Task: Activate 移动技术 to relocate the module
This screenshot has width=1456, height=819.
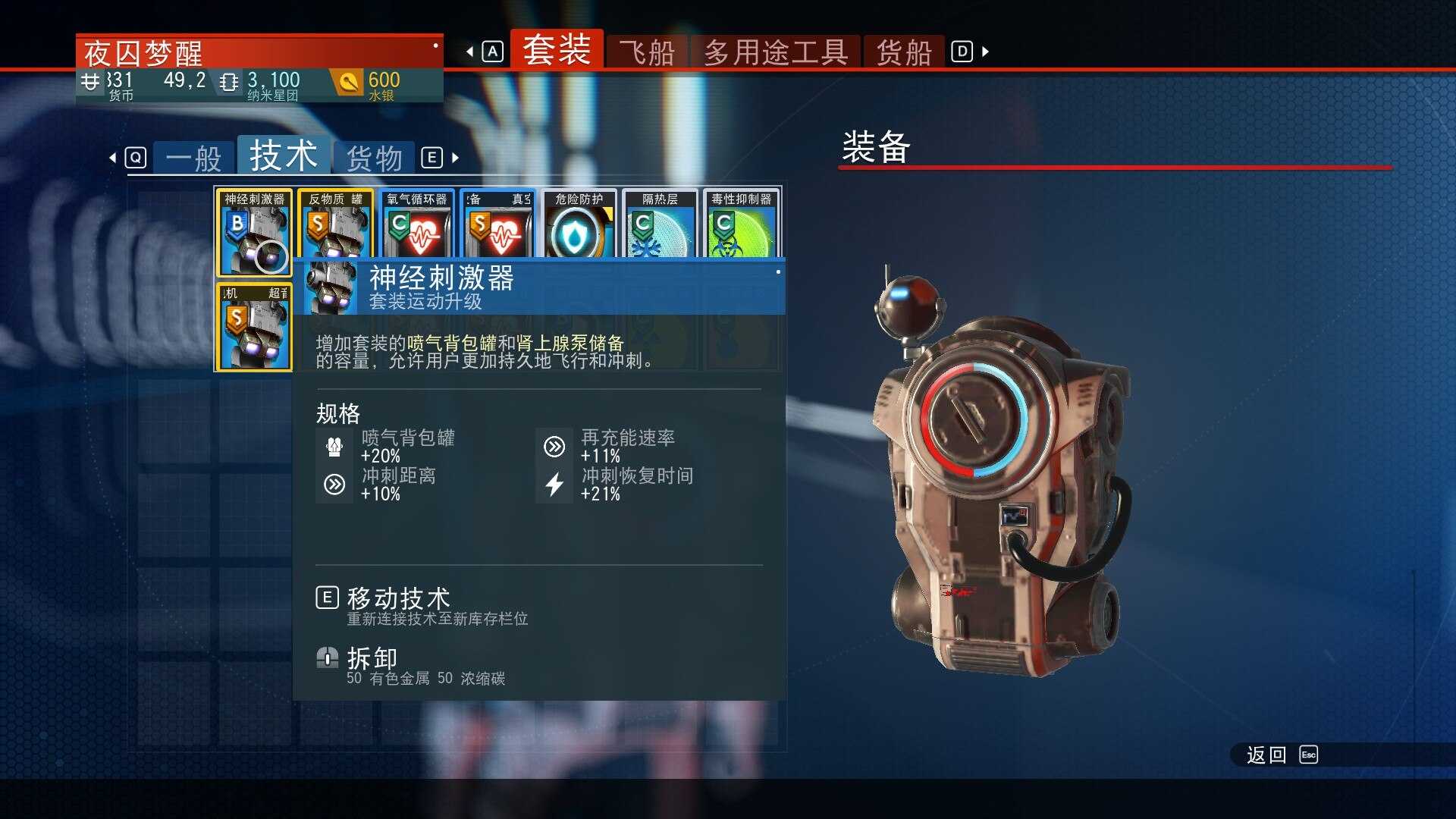Action: 397,597
